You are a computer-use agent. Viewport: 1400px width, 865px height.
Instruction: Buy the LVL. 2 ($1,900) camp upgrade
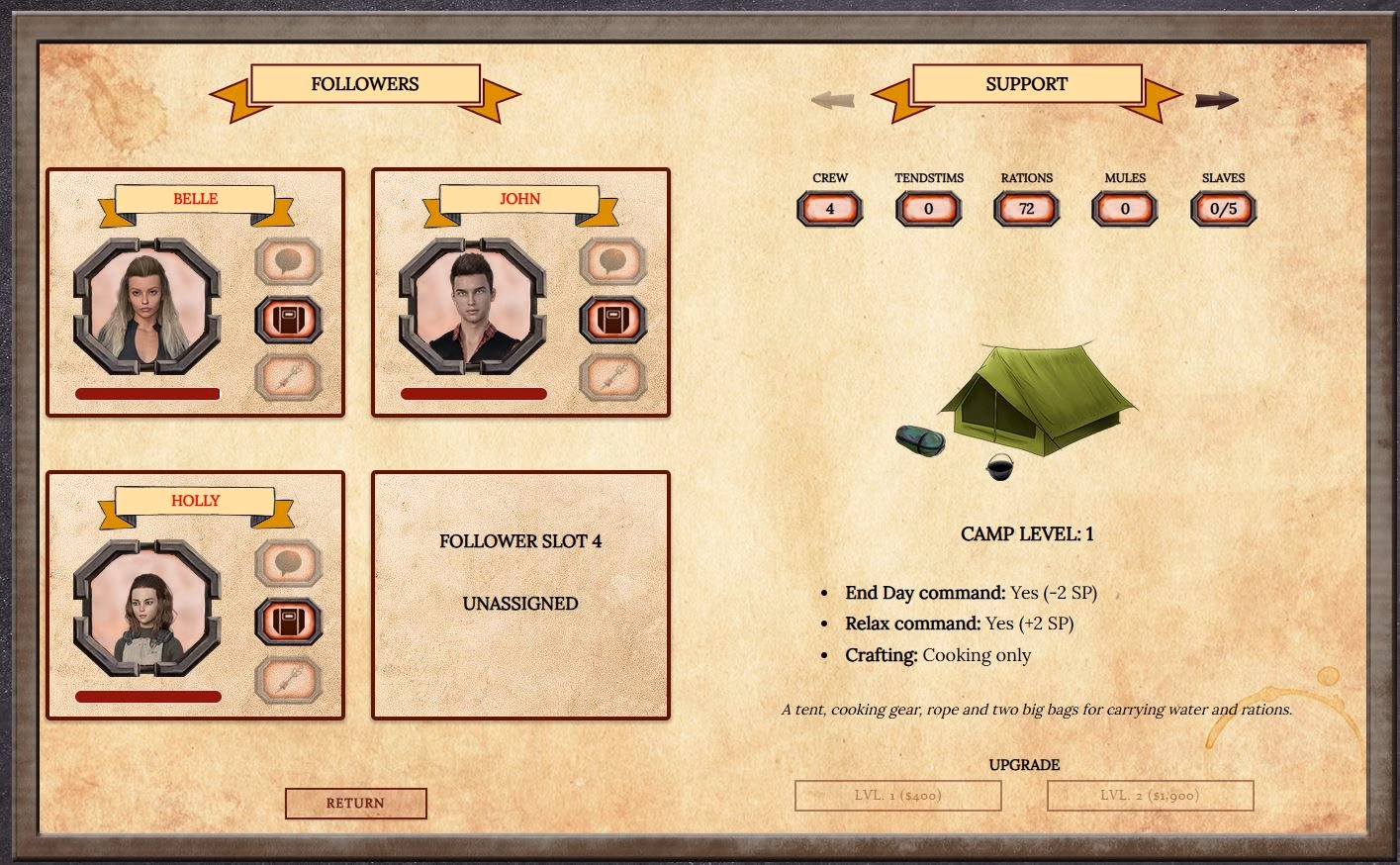coord(1150,796)
